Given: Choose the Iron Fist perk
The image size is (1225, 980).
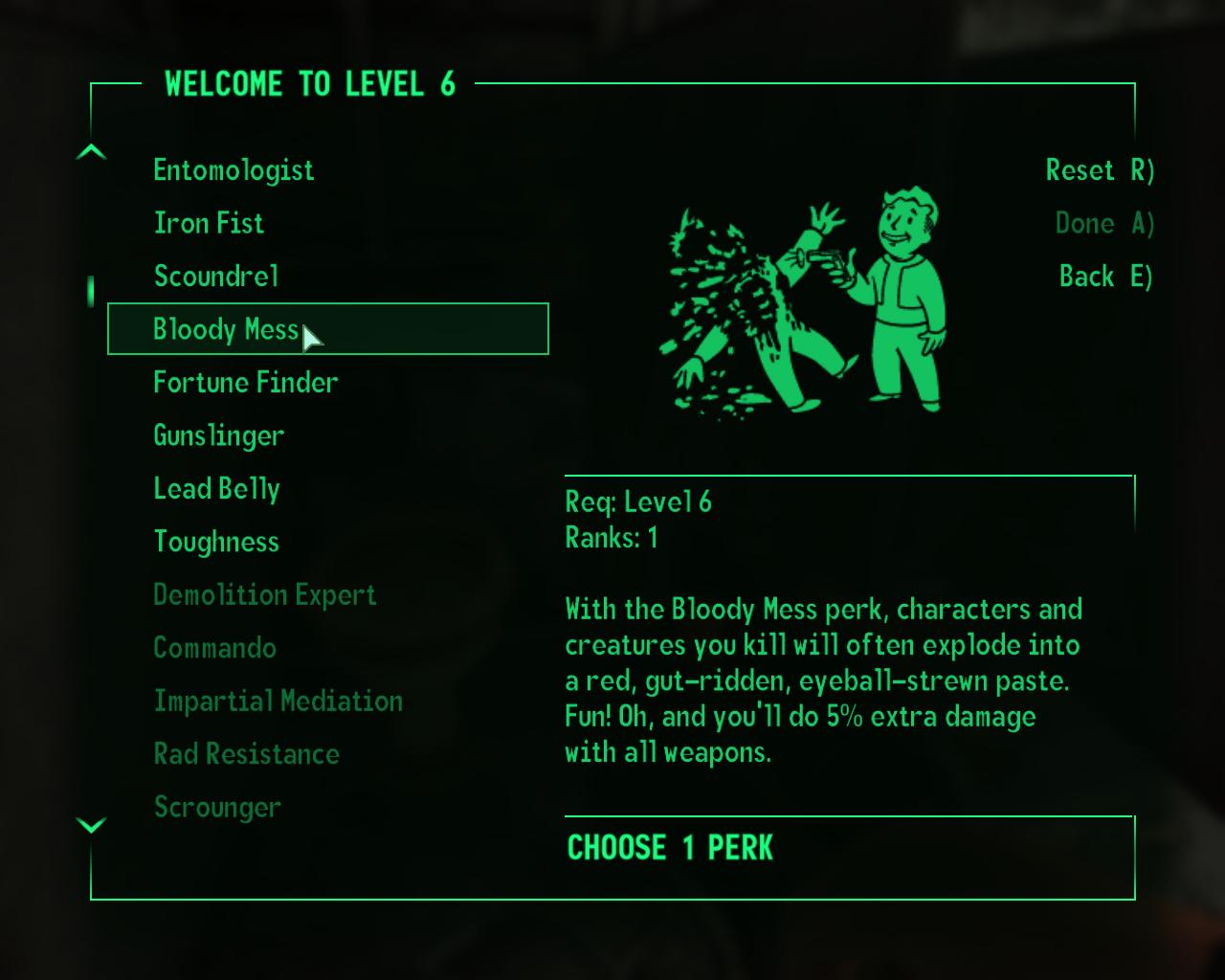Looking at the screenshot, I should (209, 223).
